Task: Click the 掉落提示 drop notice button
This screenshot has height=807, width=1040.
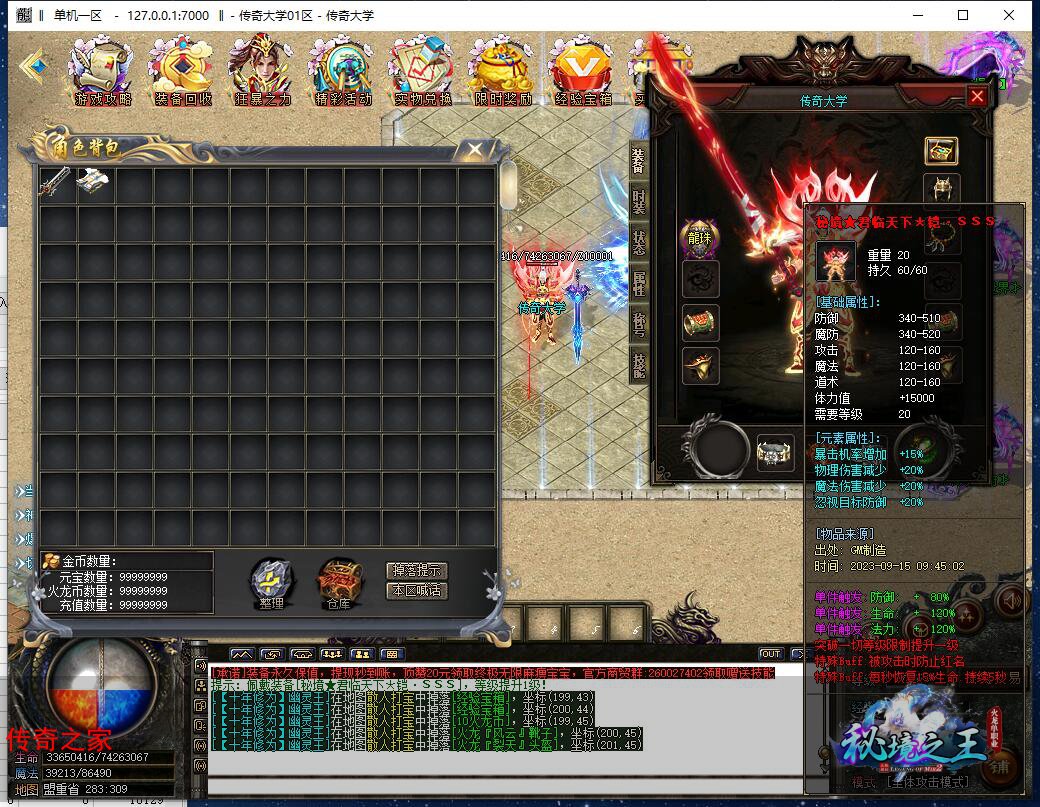Action: (416, 570)
